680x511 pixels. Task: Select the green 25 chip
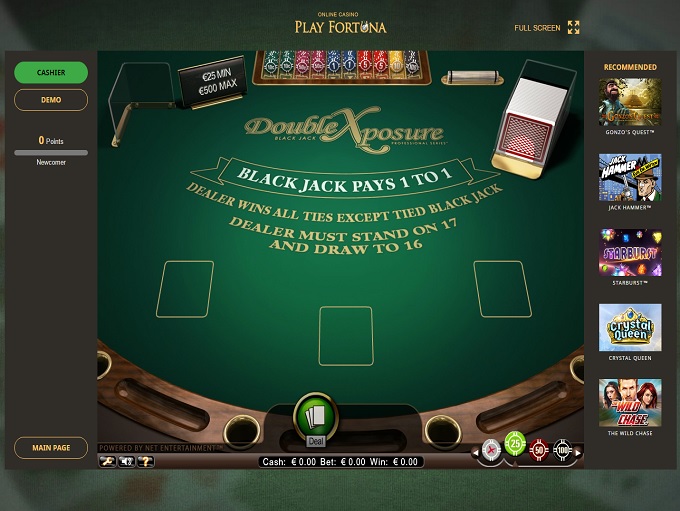(x=515, y=442)
